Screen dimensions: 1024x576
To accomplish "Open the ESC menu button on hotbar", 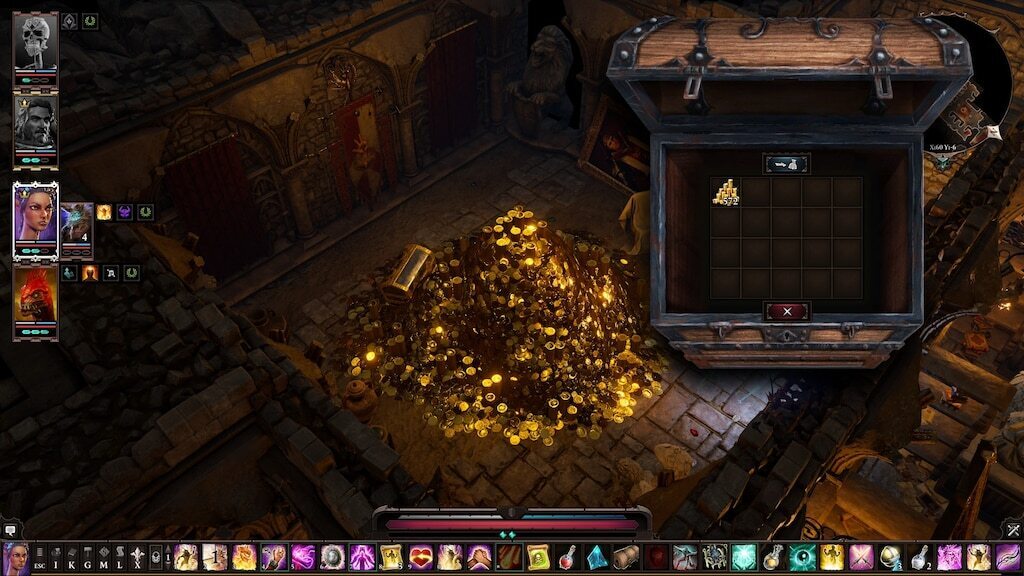I will 39,558.
